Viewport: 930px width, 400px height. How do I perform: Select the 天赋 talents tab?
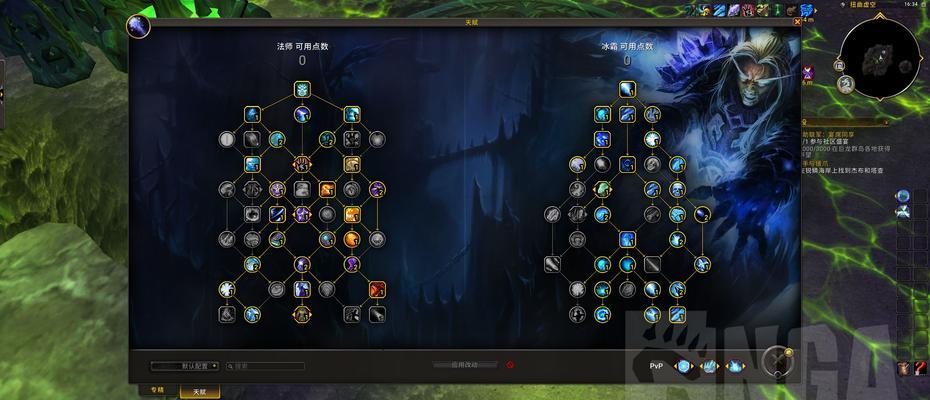coord(199,391)
